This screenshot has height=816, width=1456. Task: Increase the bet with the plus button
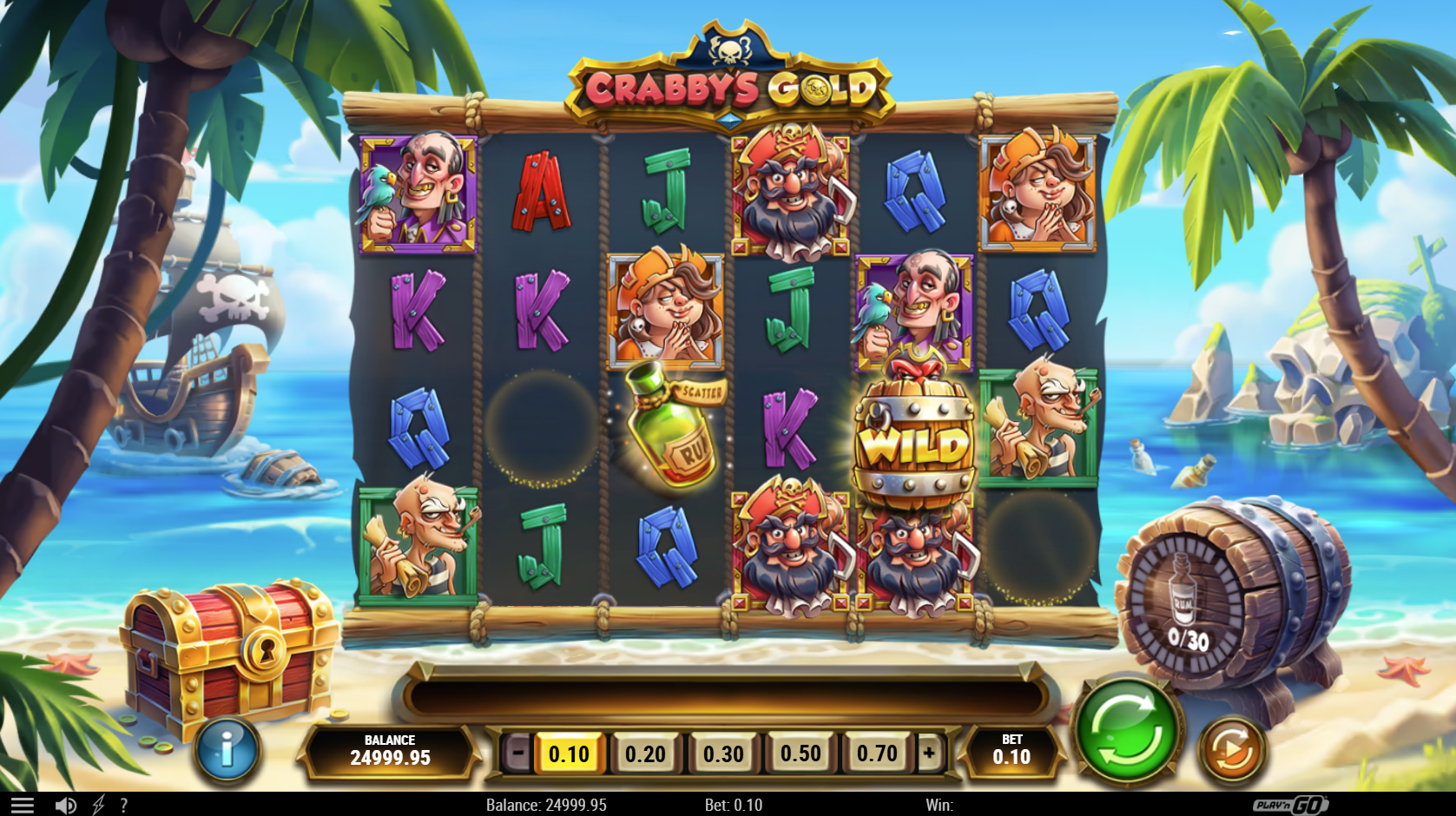click(x=929, y=753)
